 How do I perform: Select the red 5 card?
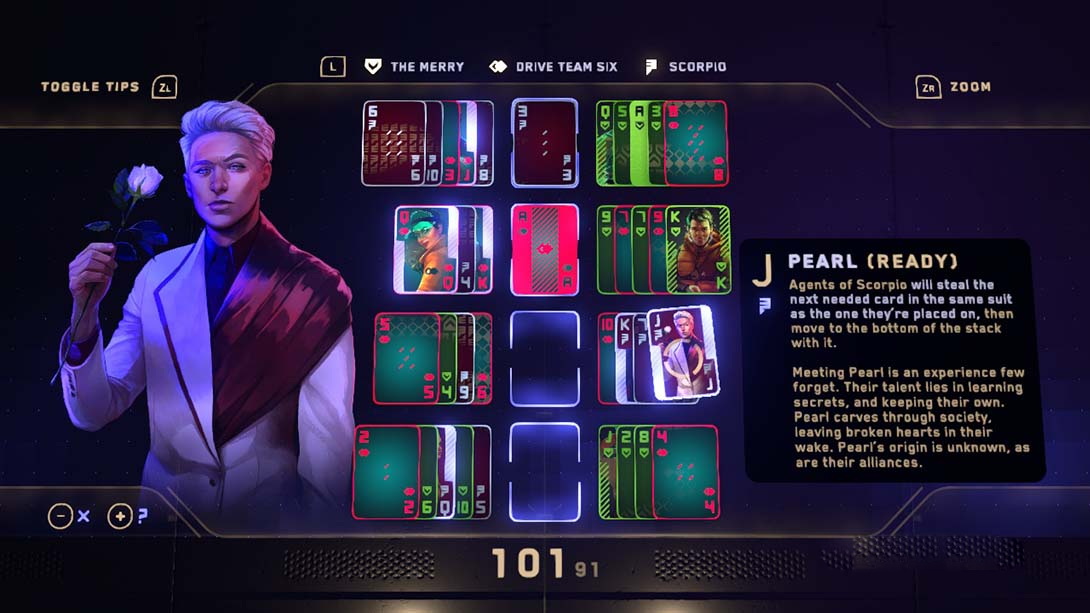click(405, 358)
